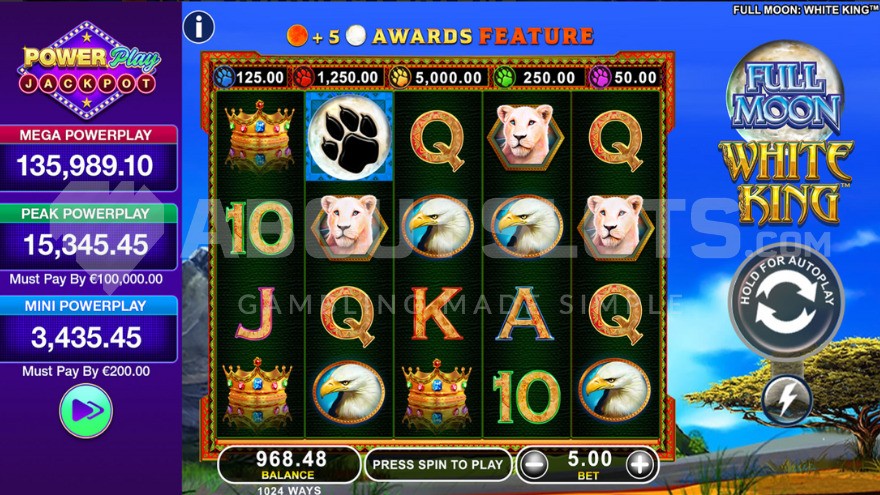Image resolution: width=880 pixels, height=495 pixels.
Task: Click the PowerPlay fast-forward arrow button
Action: (86, 410)
